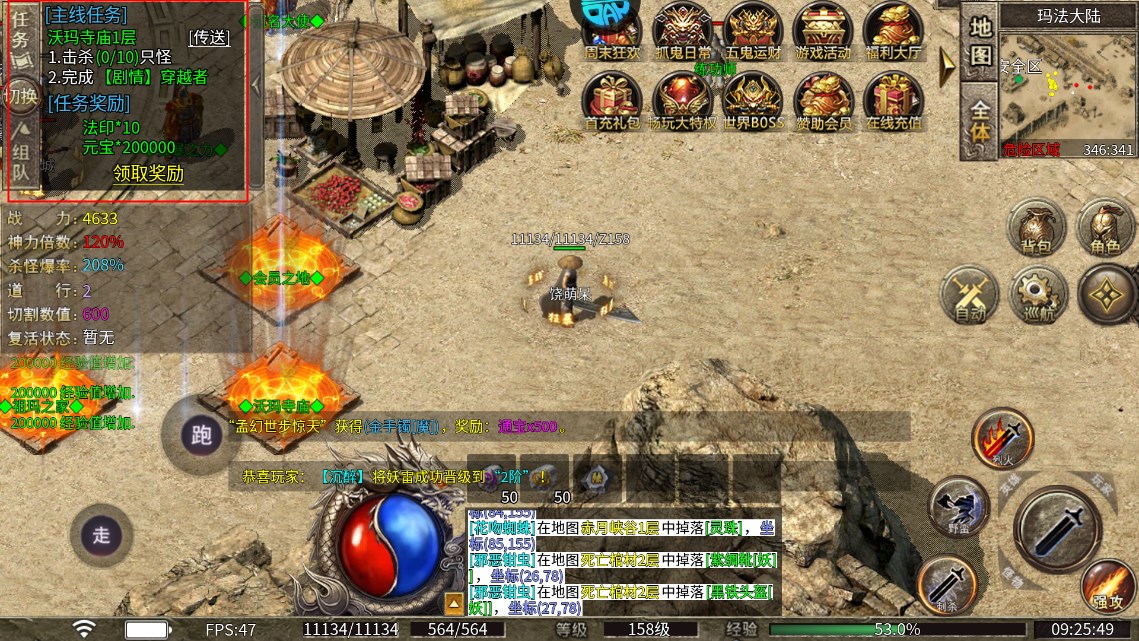Tap the 跑 run button
This screenshot has height=641, width=1139.
point(201,435)
